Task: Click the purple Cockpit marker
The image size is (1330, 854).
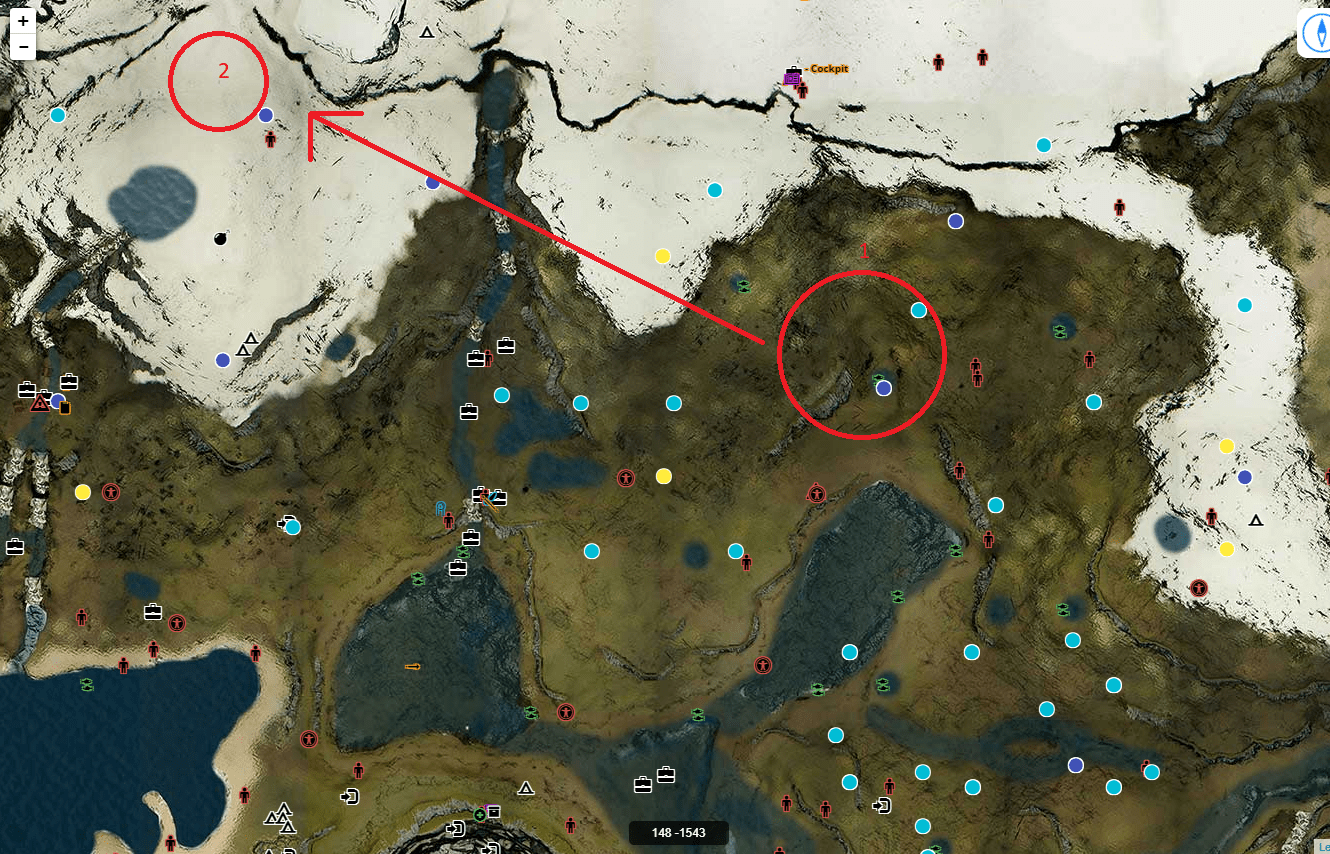Action: 793,77
